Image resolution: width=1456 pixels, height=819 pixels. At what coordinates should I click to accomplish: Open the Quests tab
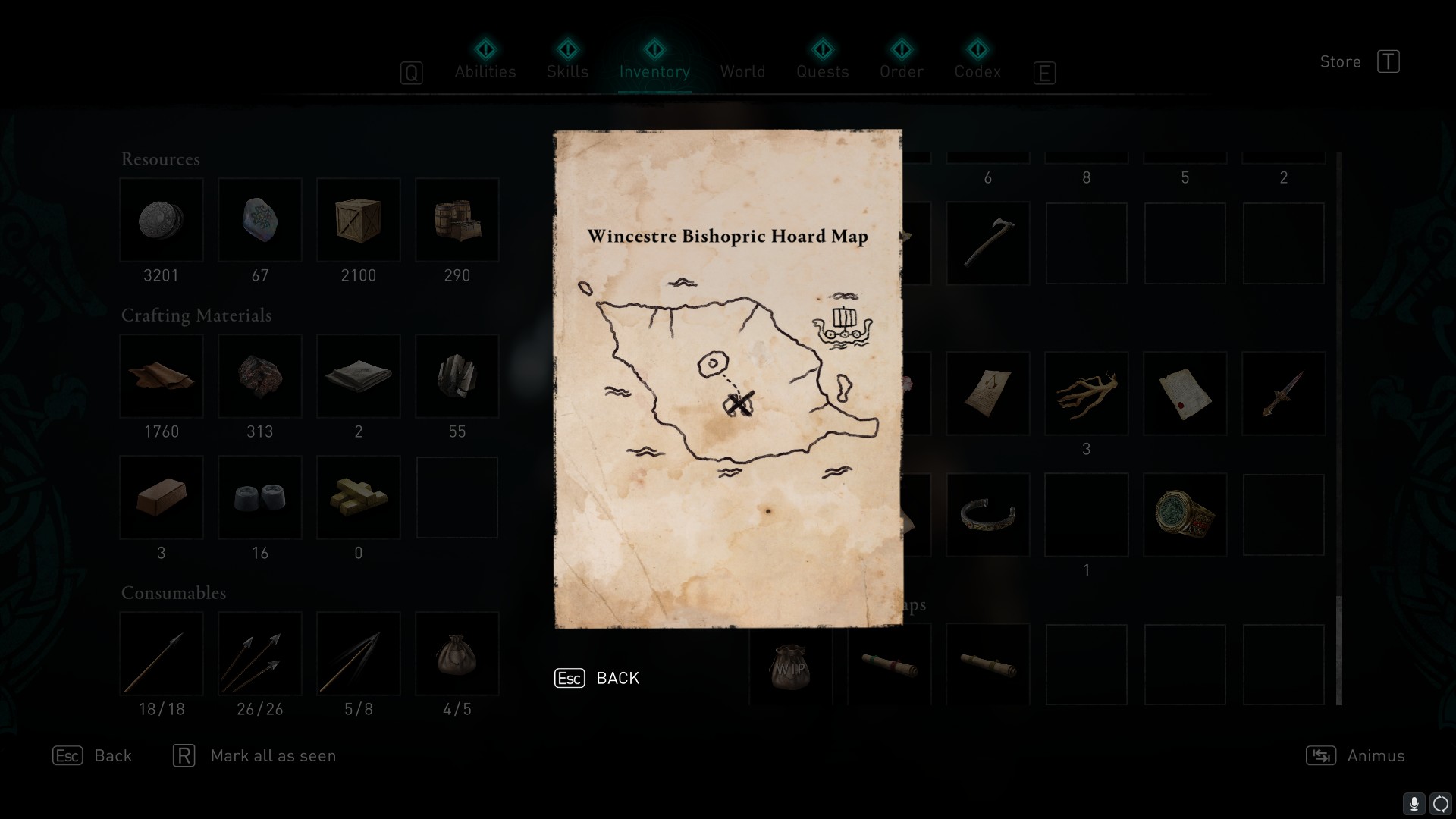(x=822, y=71)
